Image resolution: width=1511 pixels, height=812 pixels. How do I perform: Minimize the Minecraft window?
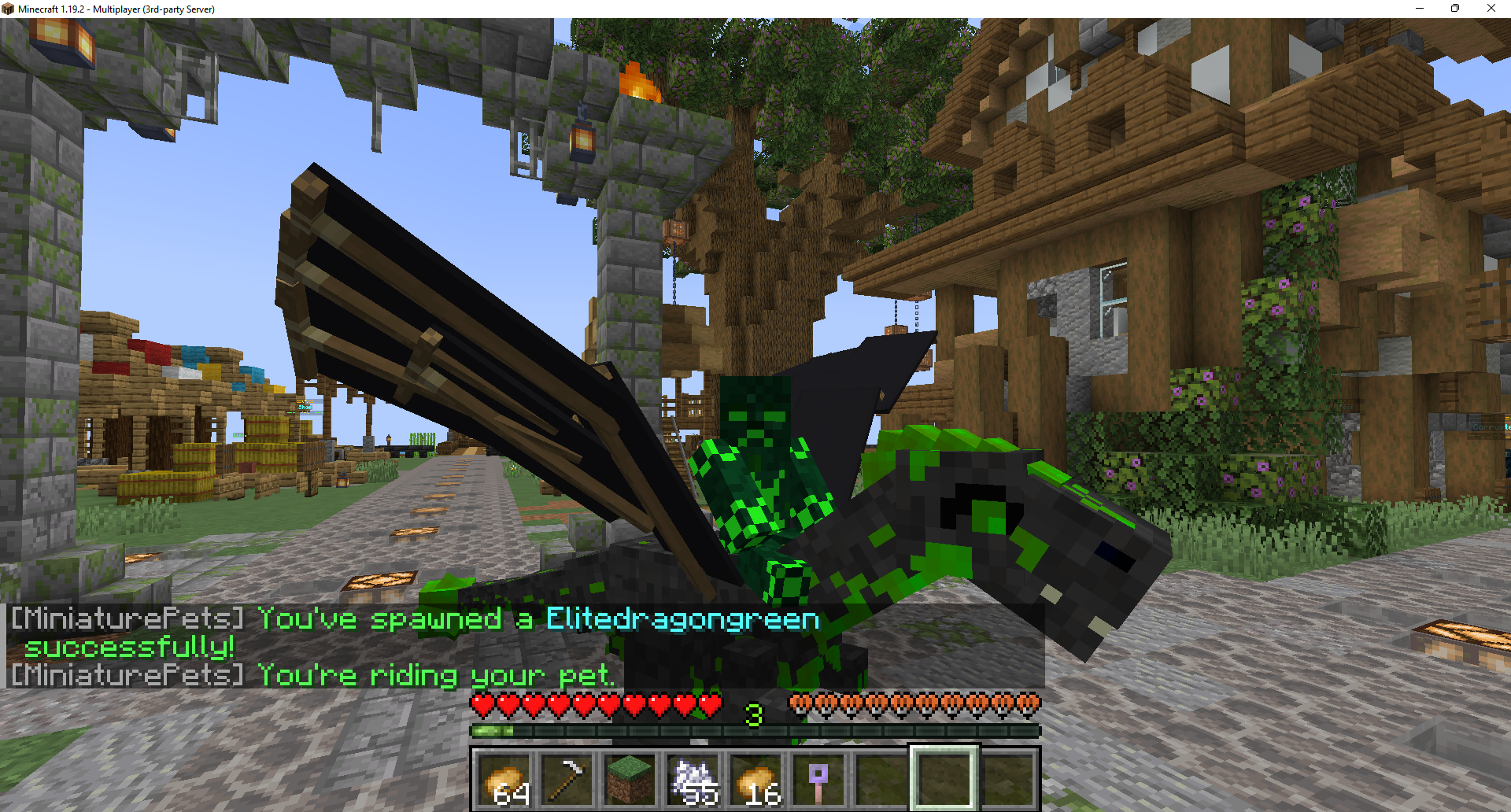1420,9
